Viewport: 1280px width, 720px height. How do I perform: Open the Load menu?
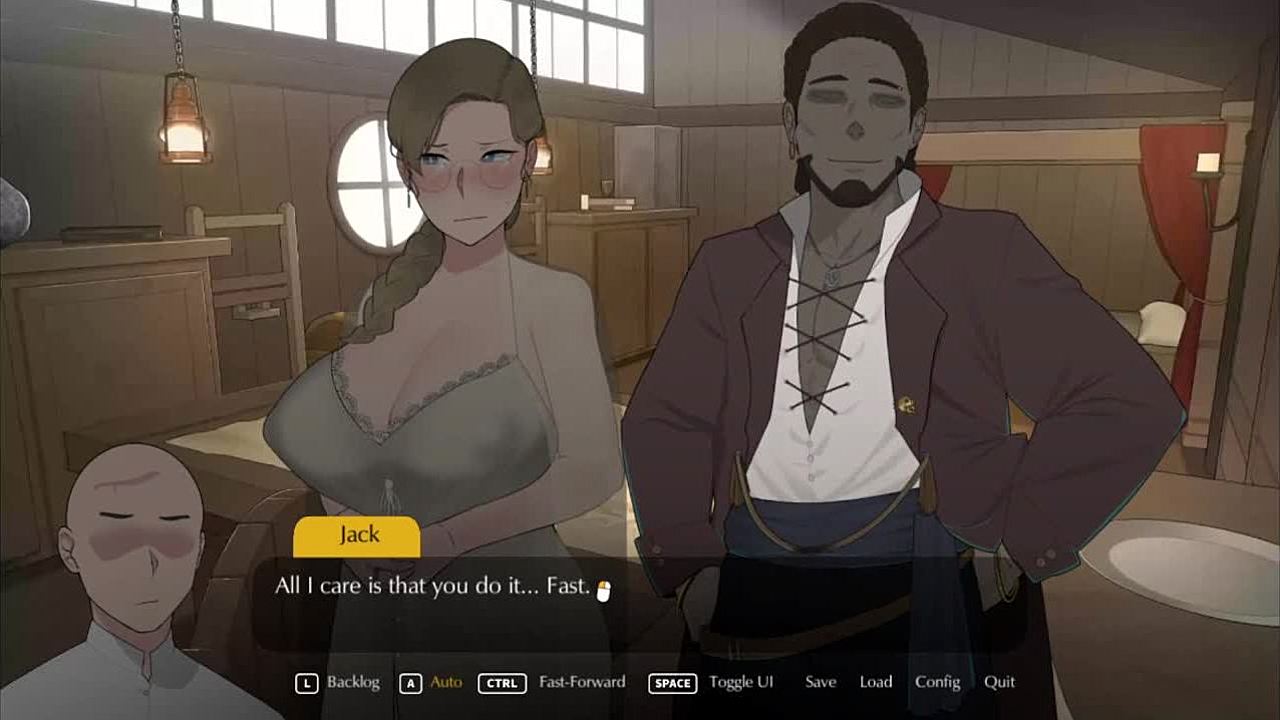(875, 682)
